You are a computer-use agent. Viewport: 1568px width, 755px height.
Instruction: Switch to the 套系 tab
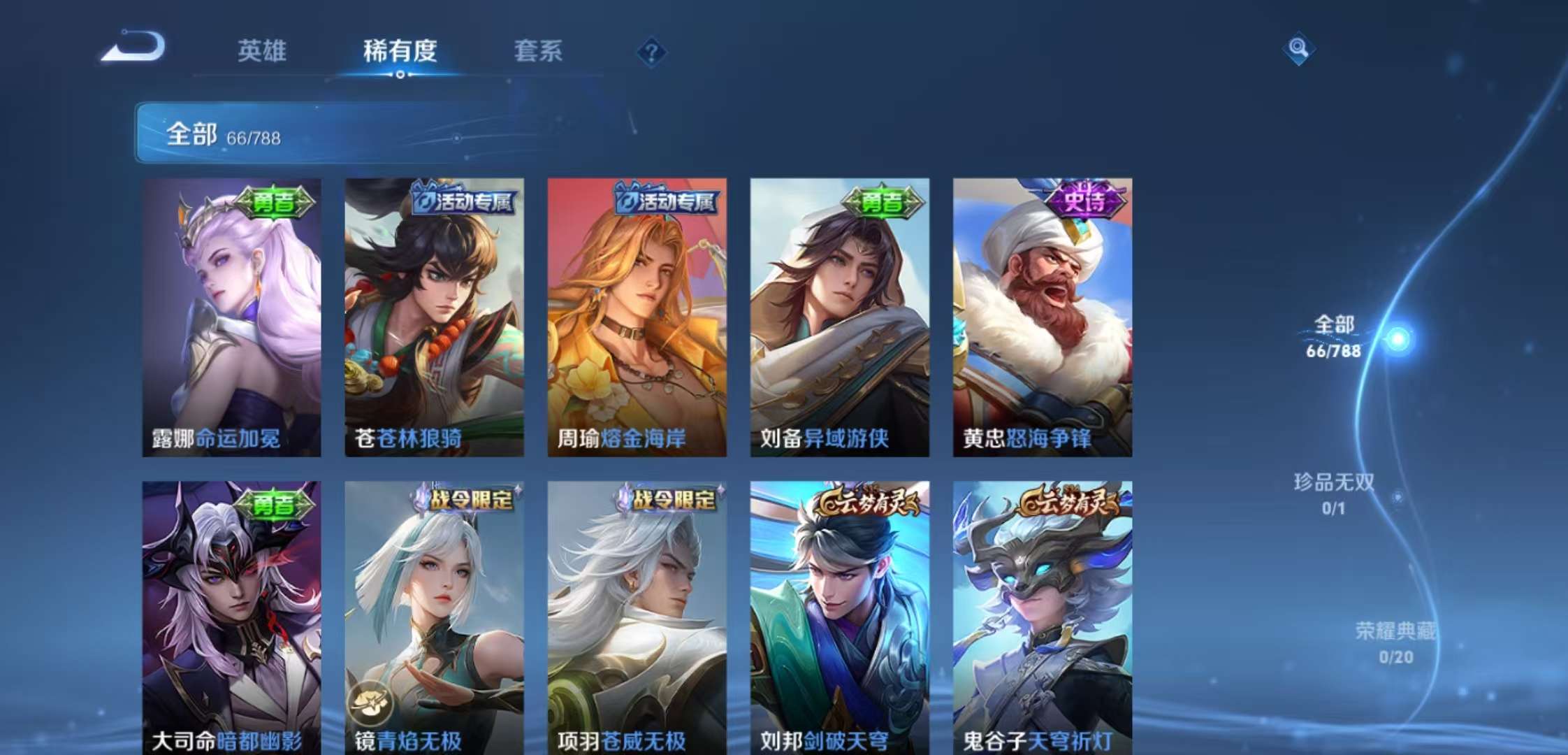point(539,52)
